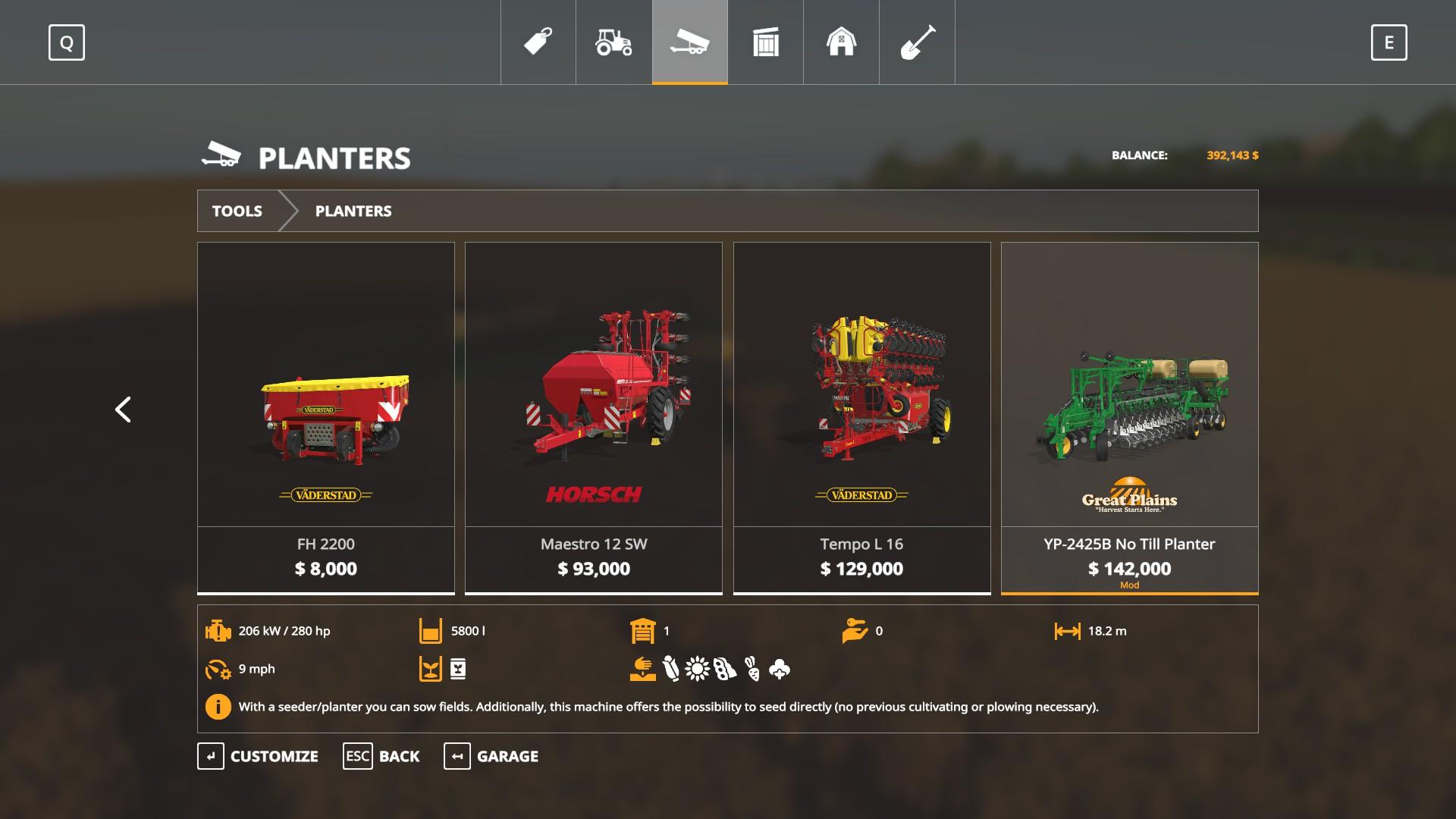Image resolution: width=1456 pixels, height=819 pixels.
Task: Open the Garage
Action: (x=491, y=756)
